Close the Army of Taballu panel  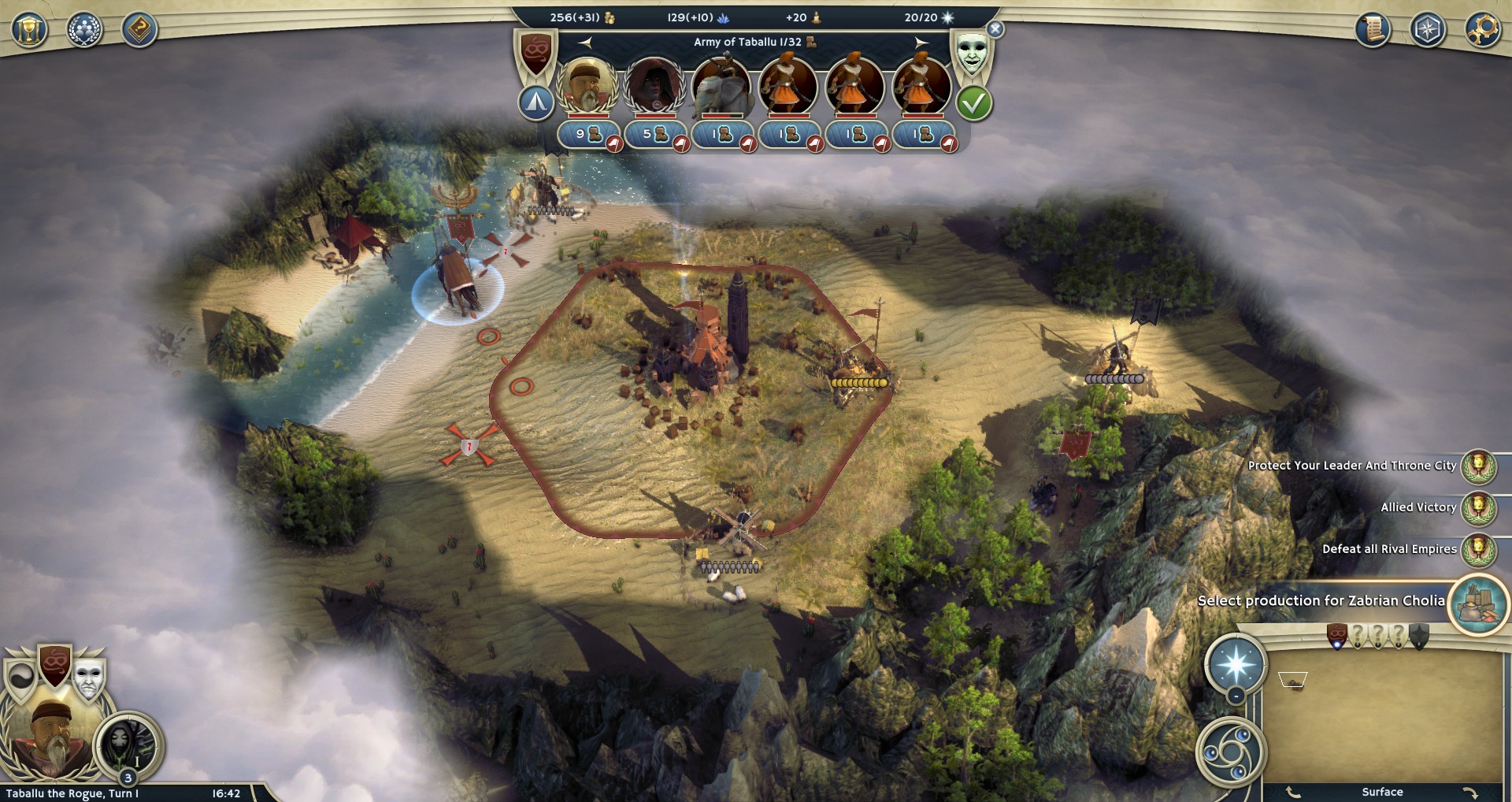pyautogui.click(x=995, y=29)
